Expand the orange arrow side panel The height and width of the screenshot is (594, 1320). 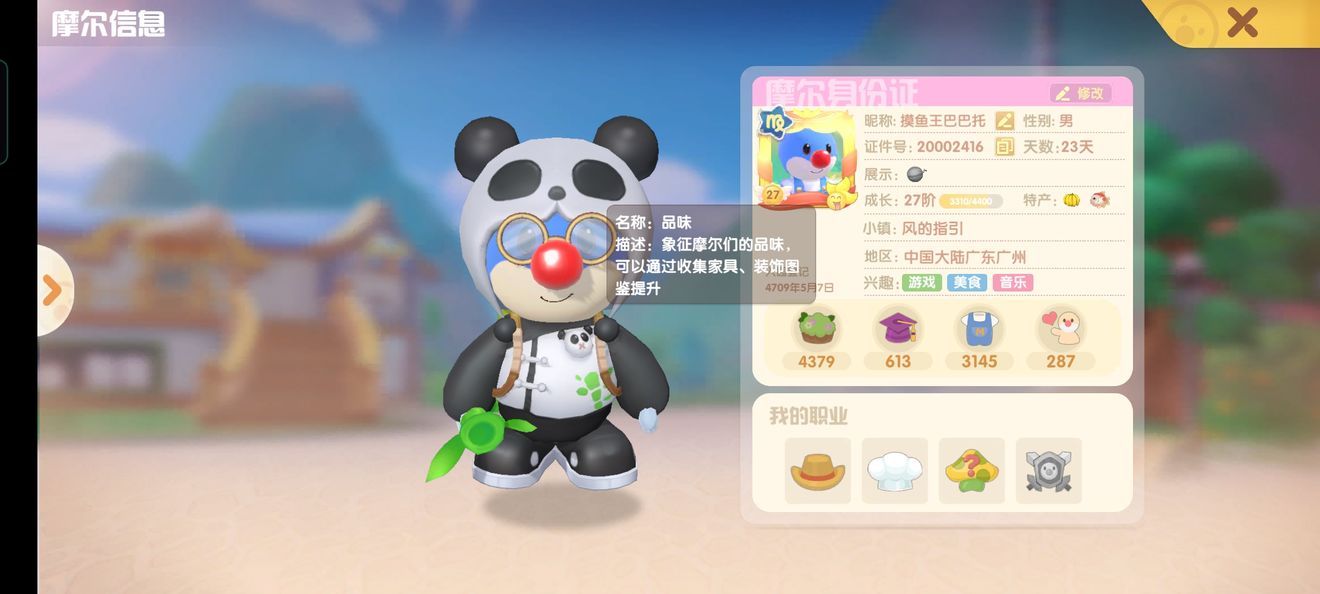[53, 290]
